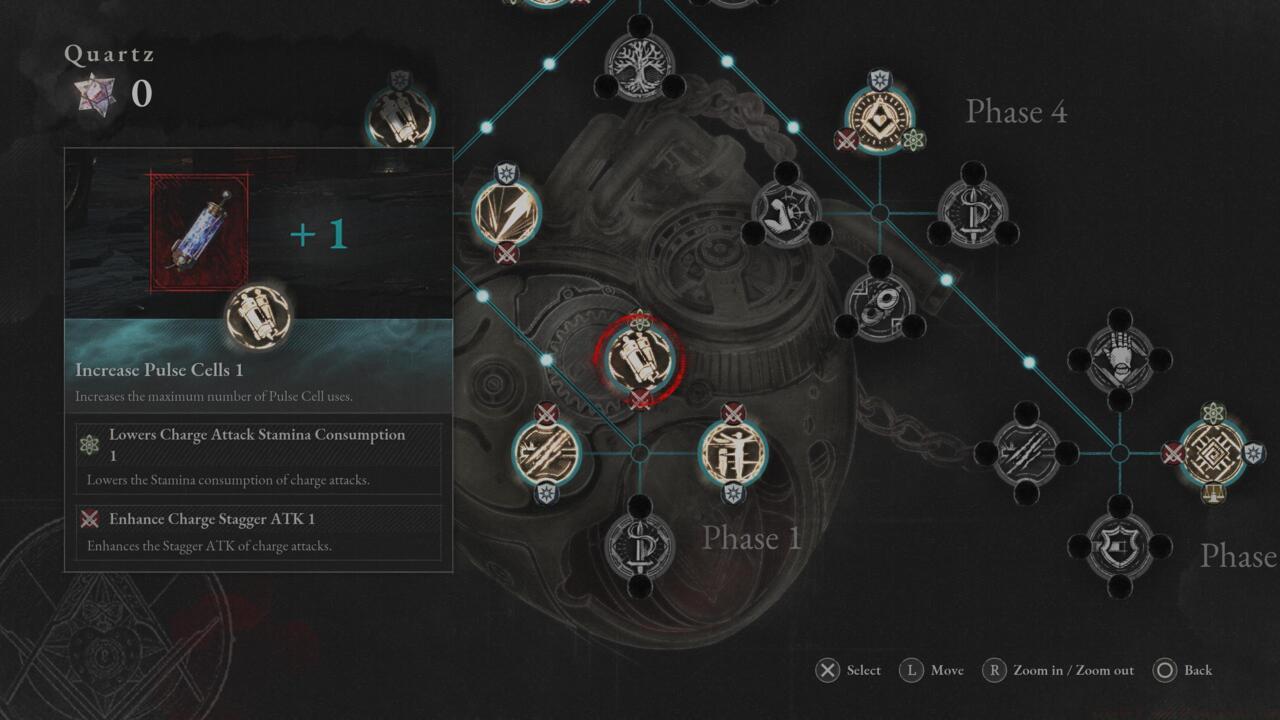Image resolution: width=1280 pixels, height=720 pixels.
Task: Select the locked open hand node
Action: click(1119, 359)
